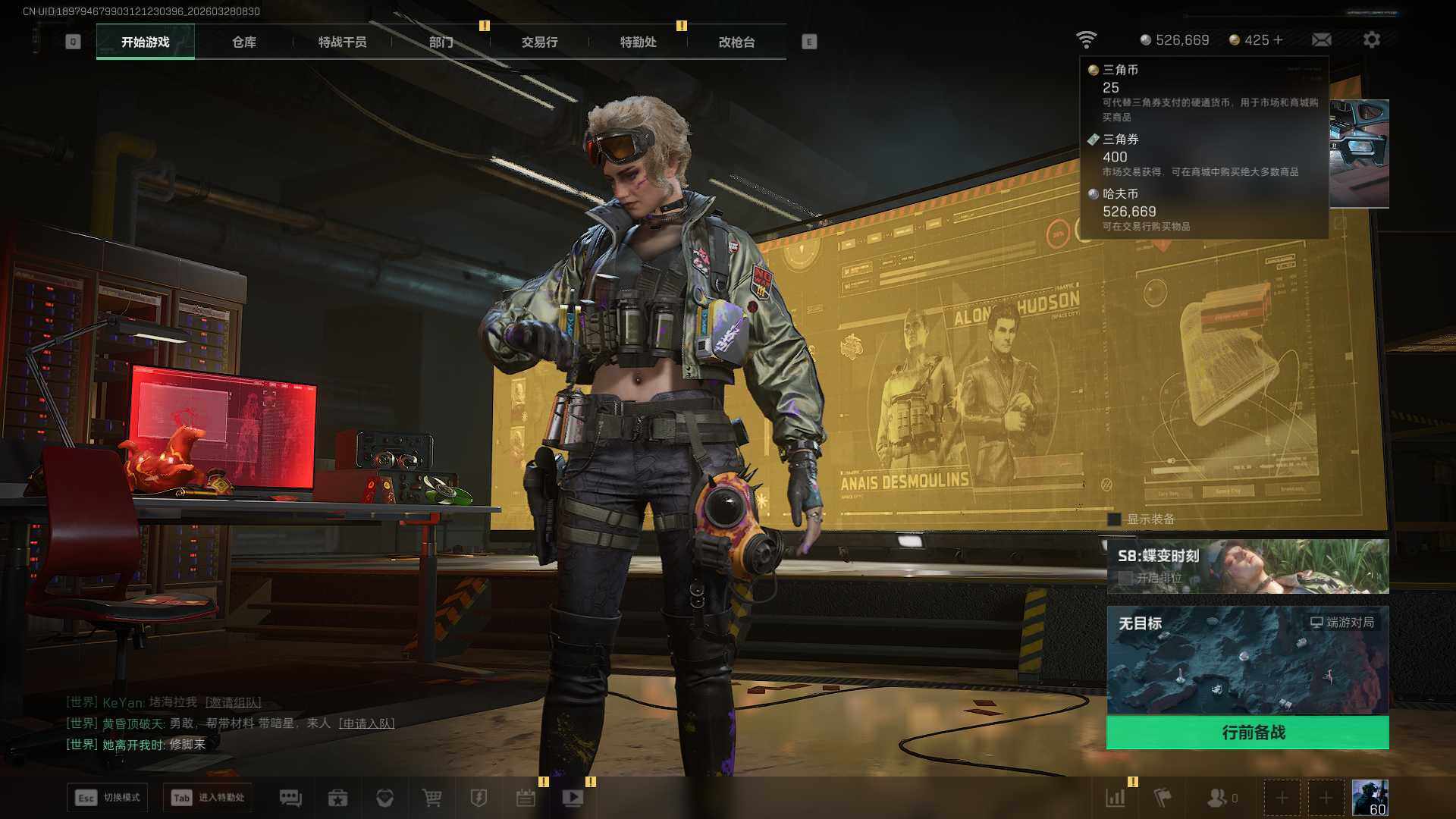Viewport: 1456px width, 819px height.
Task: Click the 申请入队 link in chat
Action: 366,723
